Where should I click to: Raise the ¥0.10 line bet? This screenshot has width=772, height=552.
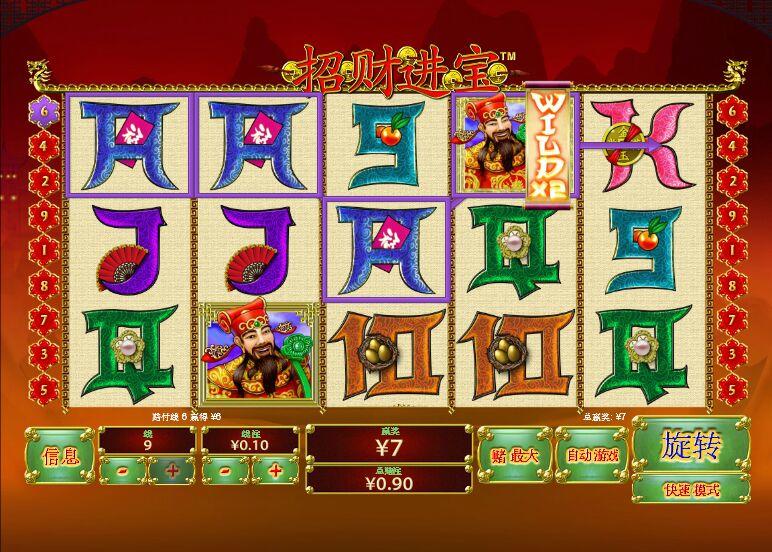coord(275,469)
